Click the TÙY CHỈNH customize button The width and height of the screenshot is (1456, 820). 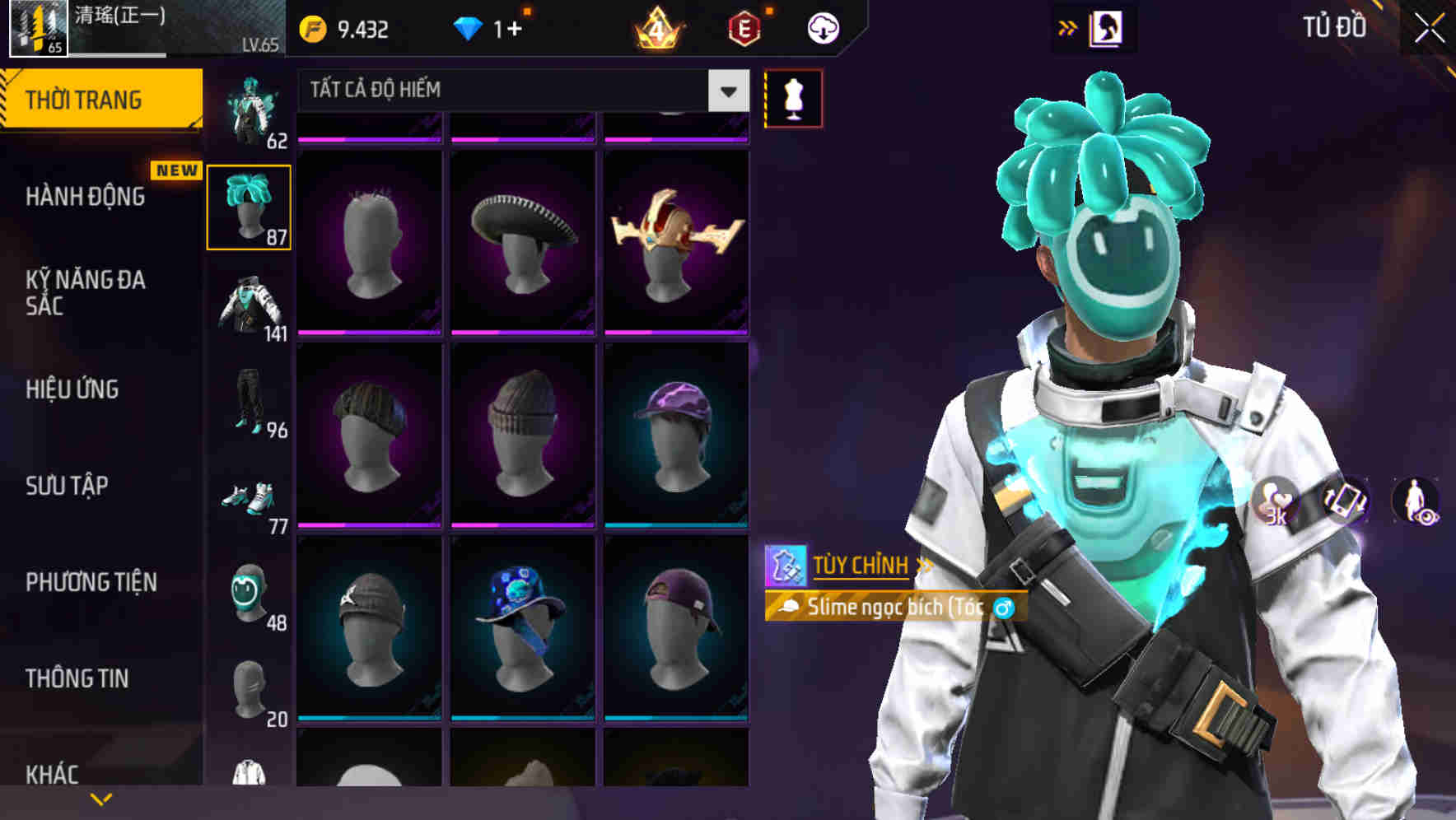point(861,565)
